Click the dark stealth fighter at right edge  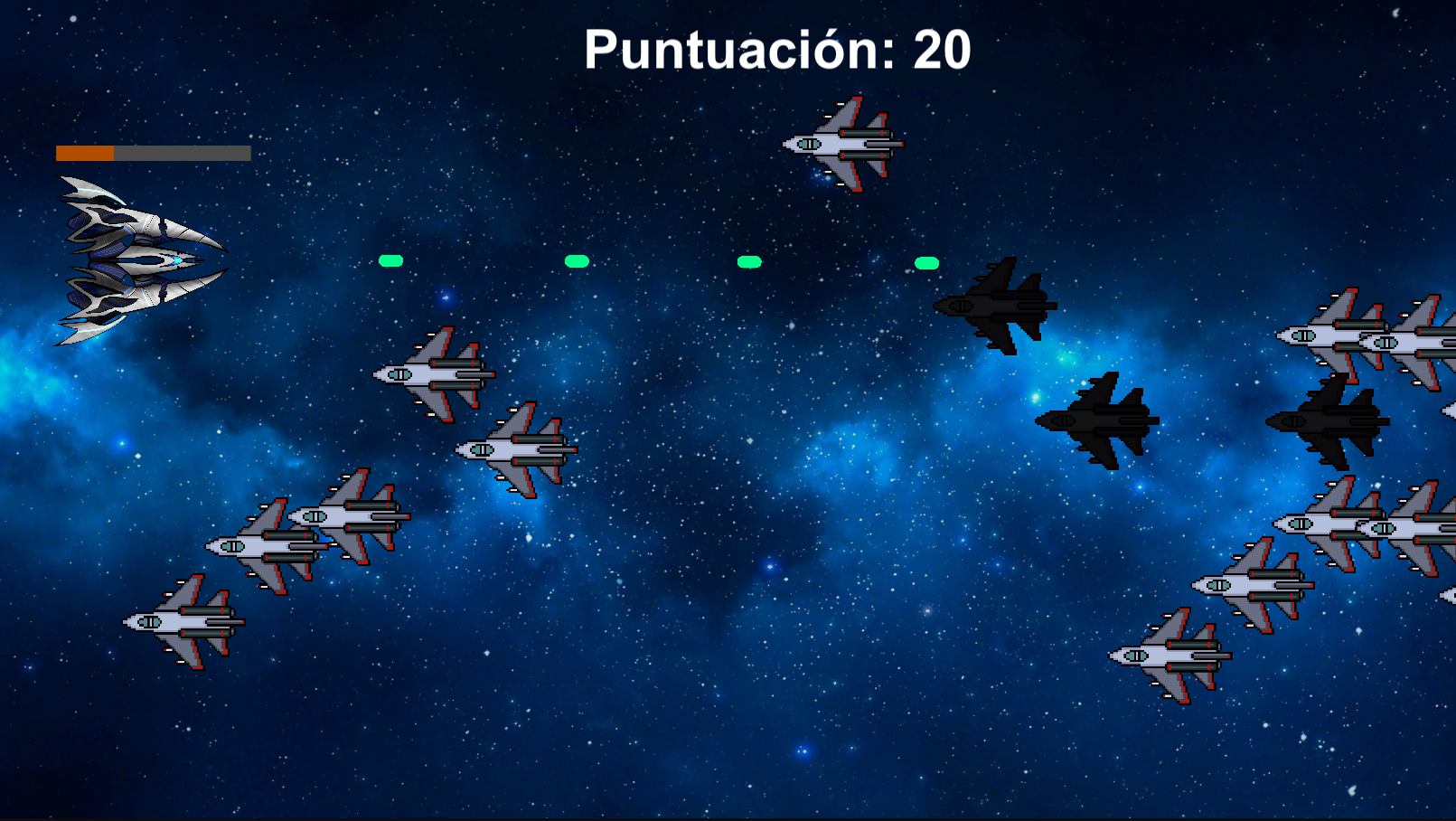pos(1329,420)
